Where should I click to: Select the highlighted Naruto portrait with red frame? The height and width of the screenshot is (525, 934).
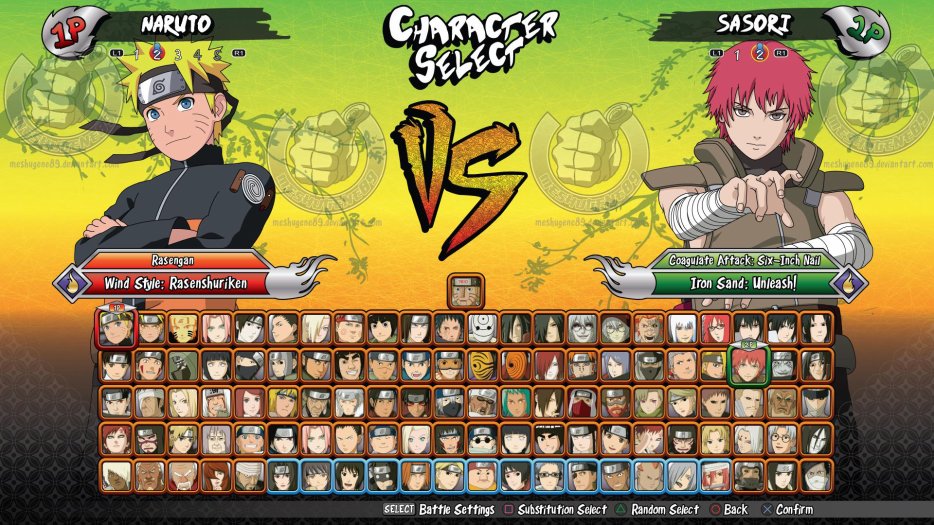(116, 327)
